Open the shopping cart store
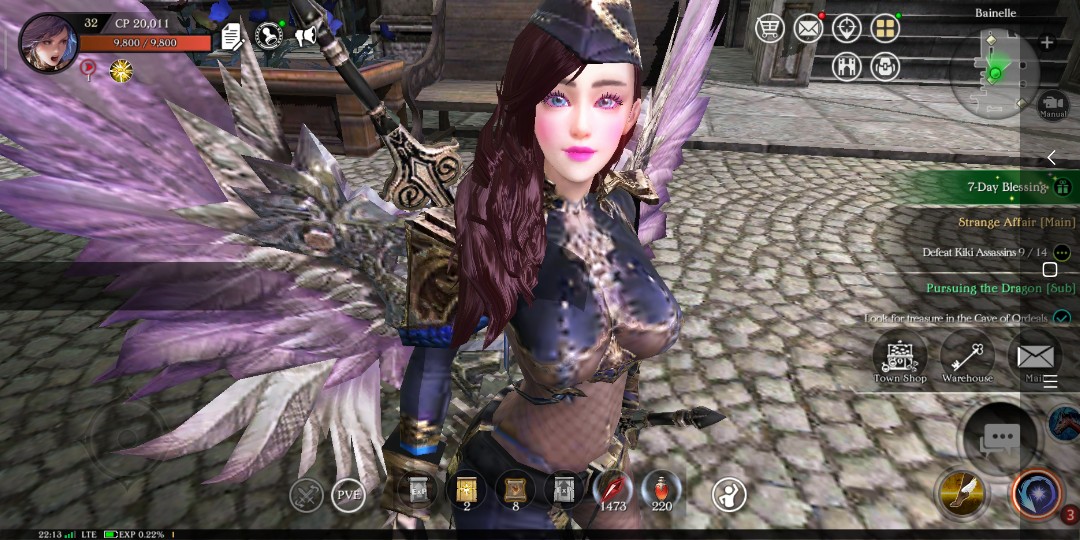1080x540 pixels. point(769,28)
